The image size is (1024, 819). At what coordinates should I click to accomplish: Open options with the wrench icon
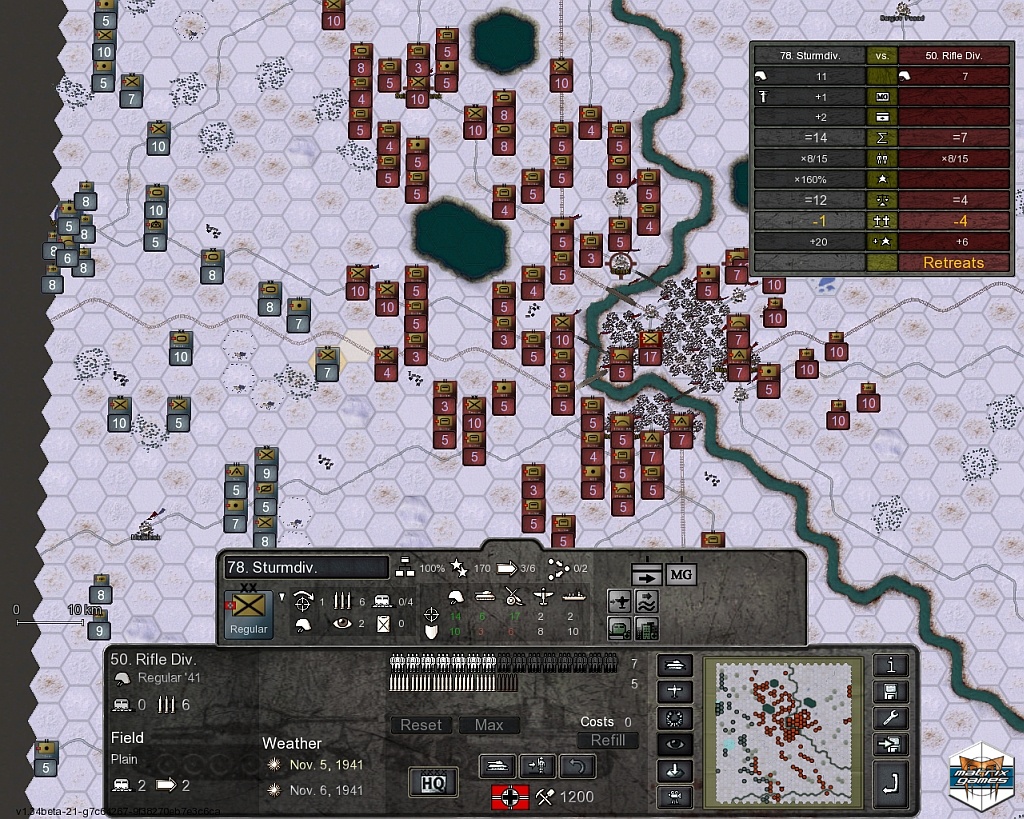point(890,718)
